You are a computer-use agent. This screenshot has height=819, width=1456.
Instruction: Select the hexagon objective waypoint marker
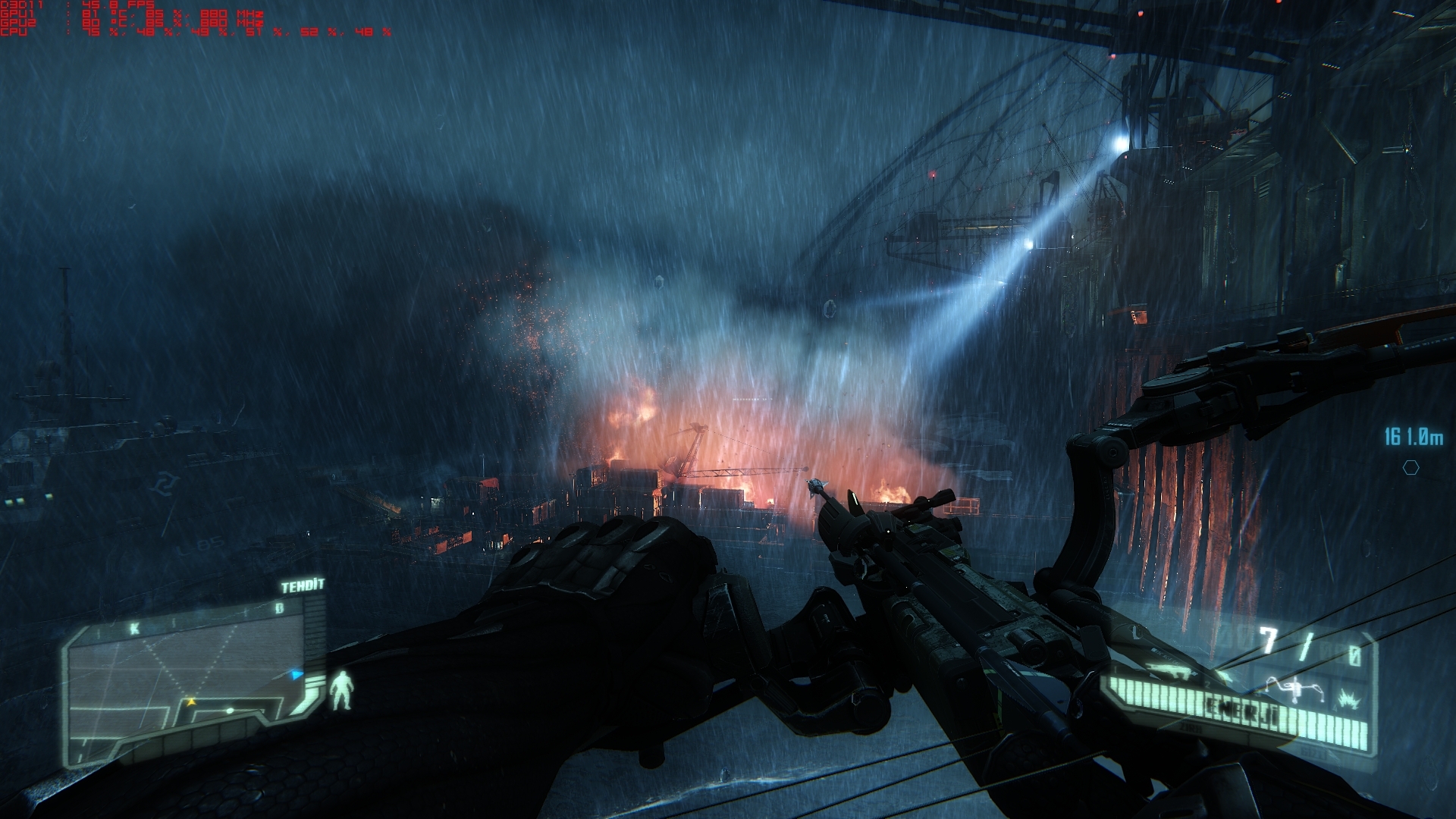(1410, 468)
